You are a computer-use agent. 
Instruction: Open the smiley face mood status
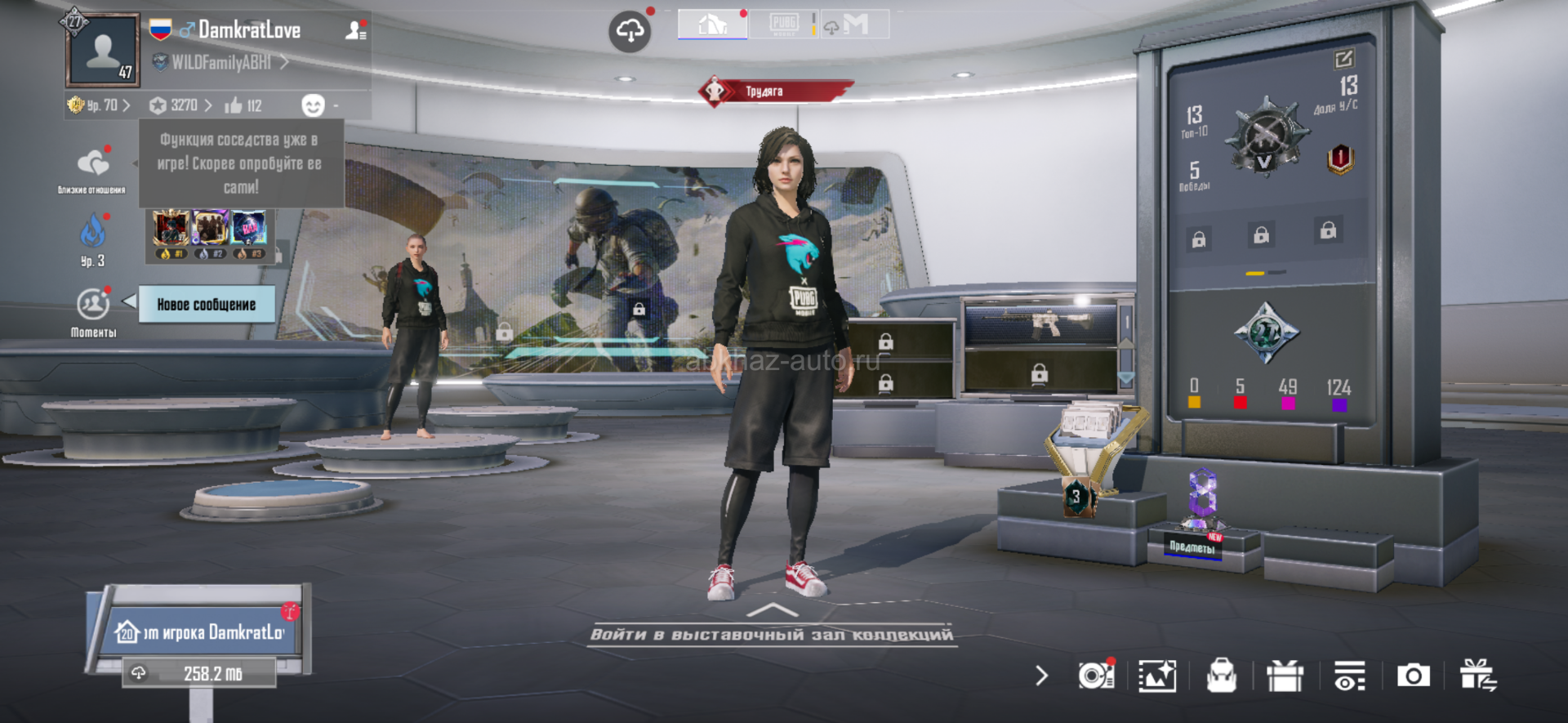click(313, 105)
